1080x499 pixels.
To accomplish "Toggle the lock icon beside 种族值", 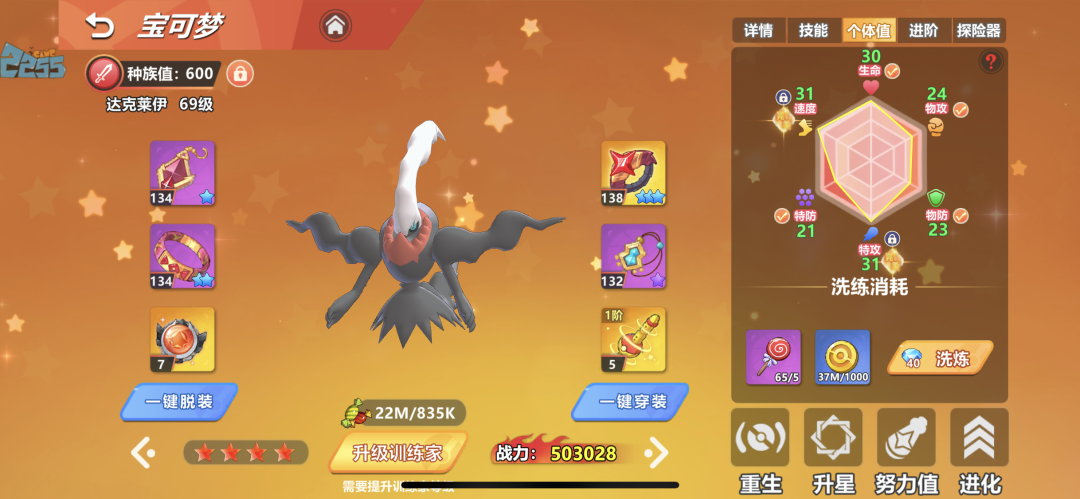I will pyautogui.click(x=239, y=73).
